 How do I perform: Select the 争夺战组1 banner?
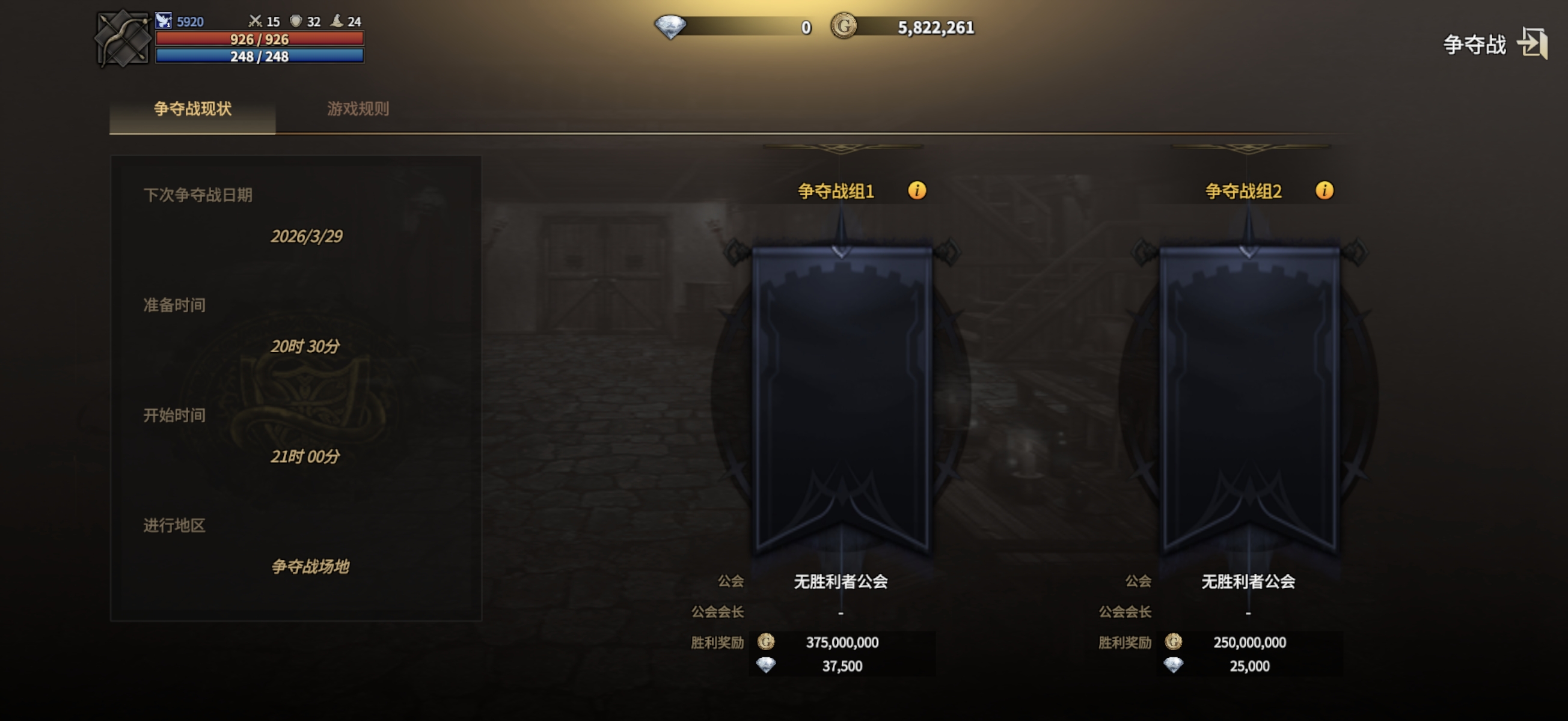841,395
